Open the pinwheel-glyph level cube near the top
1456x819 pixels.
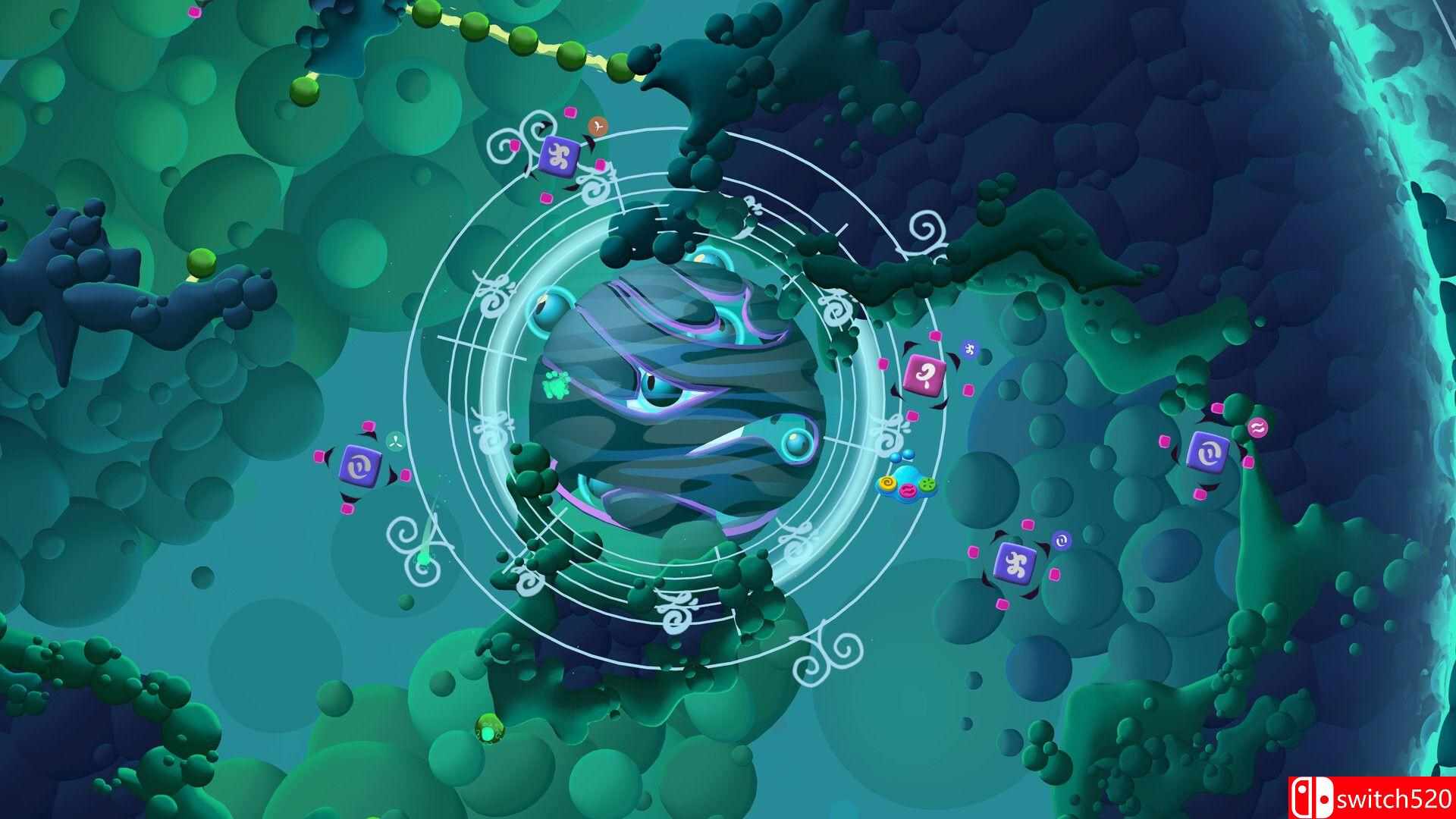pyautogui.click(x=560, y=156)
